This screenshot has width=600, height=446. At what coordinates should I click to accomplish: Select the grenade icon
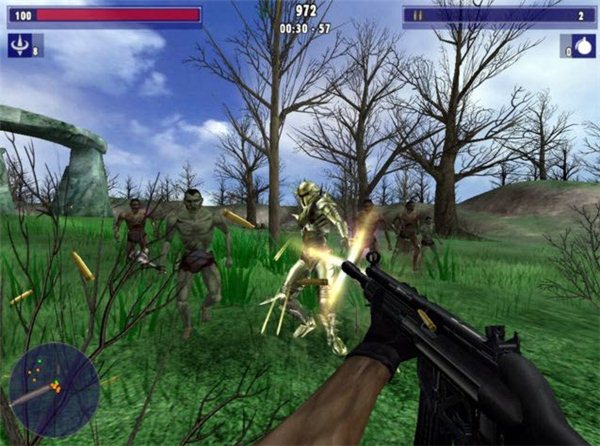coord(579,46)
